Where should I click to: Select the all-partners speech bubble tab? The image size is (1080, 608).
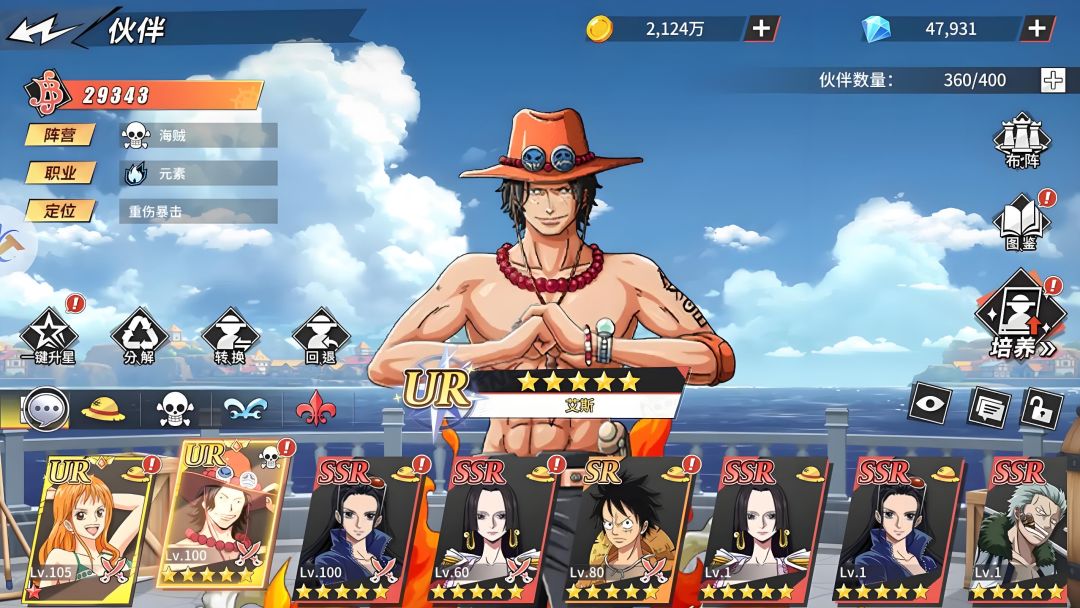click(x=45, y=409)
